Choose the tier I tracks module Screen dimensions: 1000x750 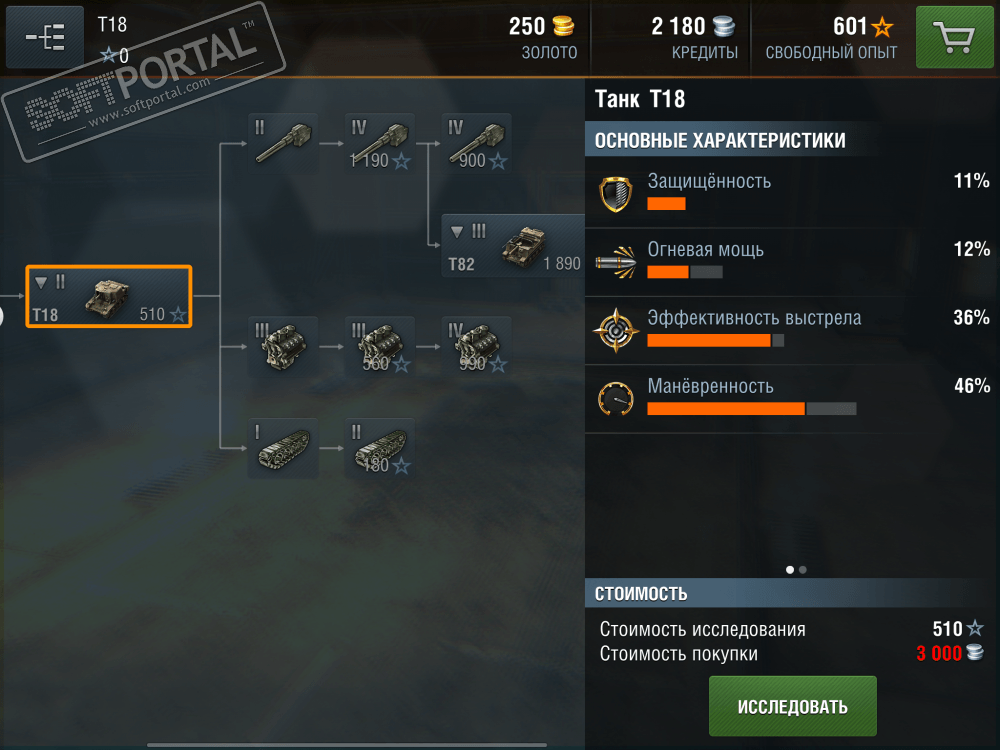(283, 449)
